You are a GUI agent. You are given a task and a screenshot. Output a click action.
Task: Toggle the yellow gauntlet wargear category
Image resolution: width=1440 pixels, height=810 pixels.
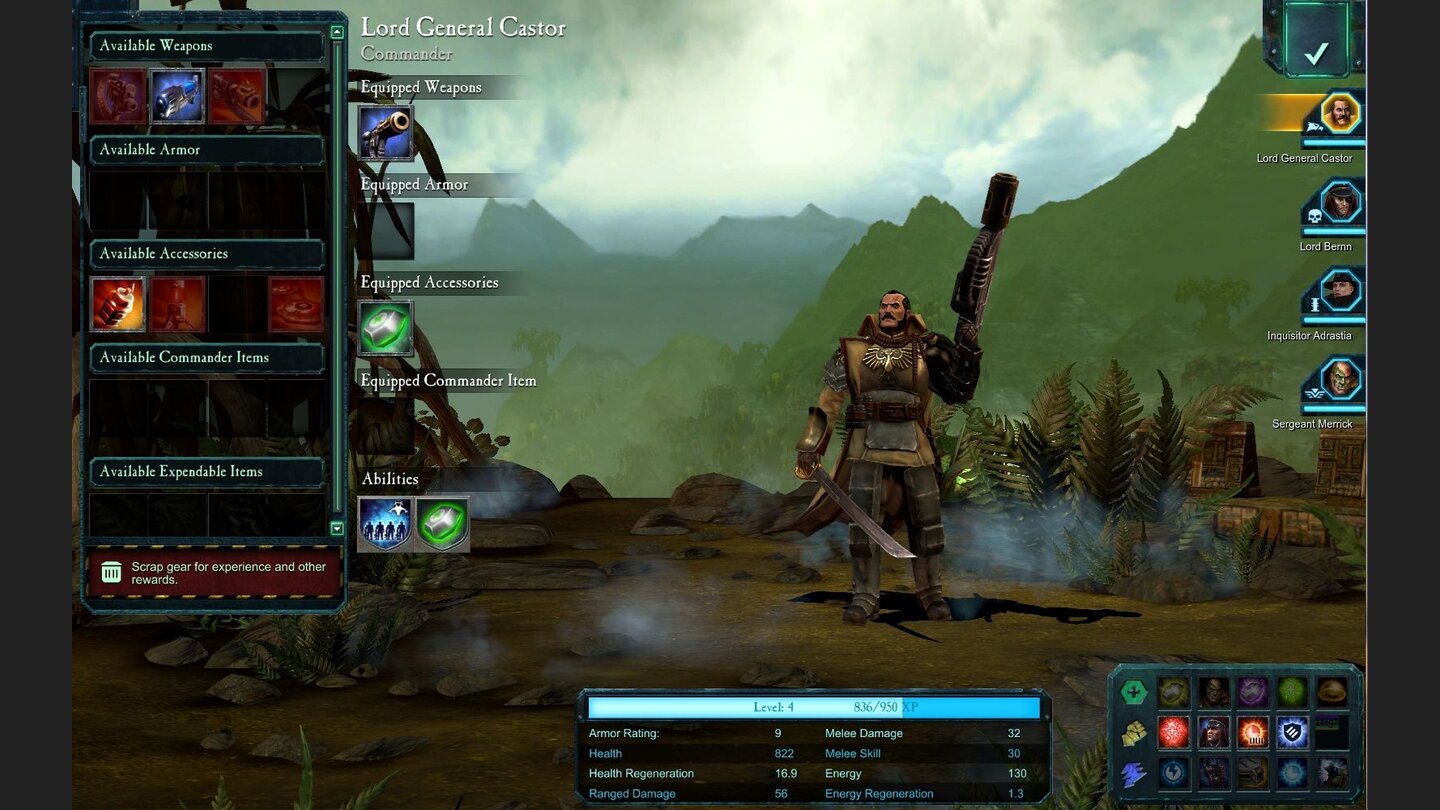1133,733
